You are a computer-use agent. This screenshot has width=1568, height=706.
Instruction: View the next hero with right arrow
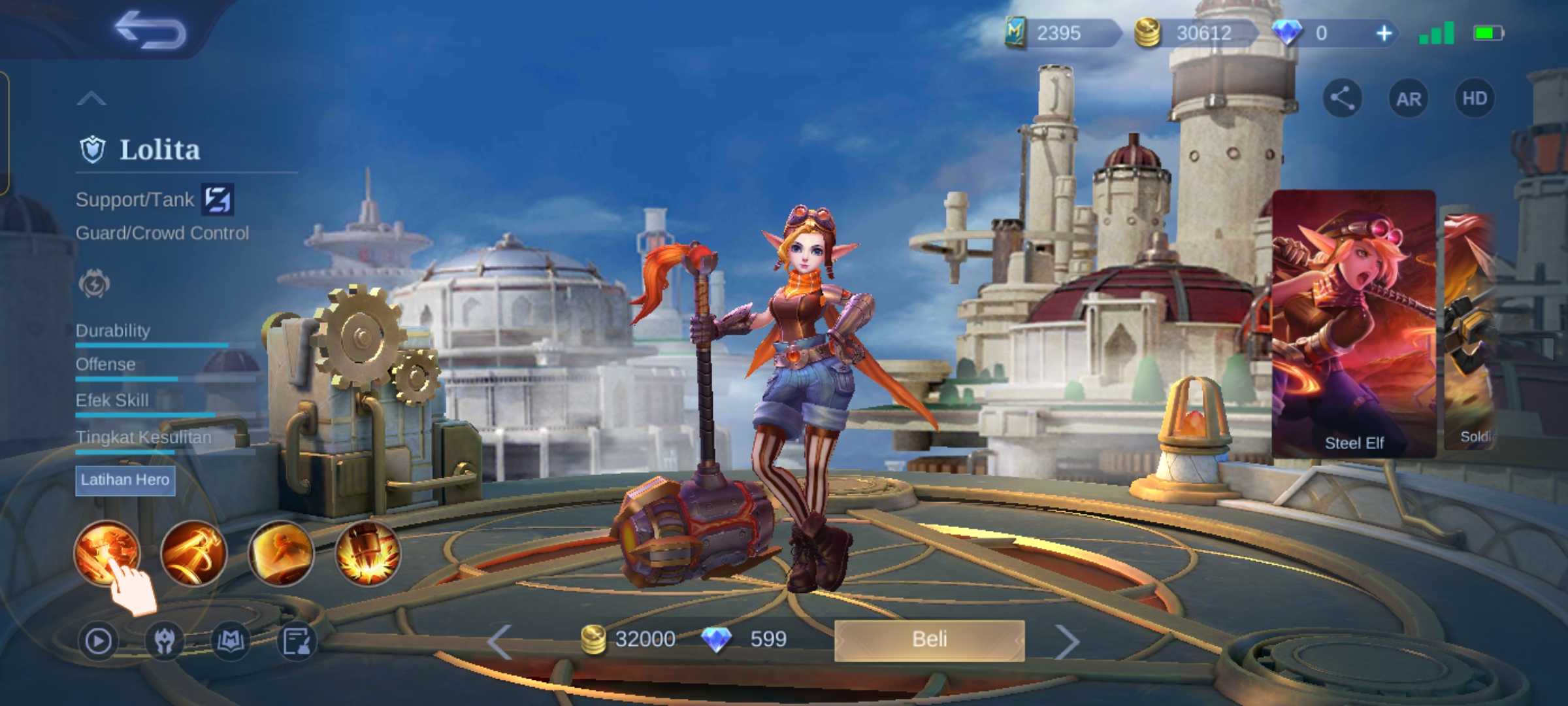click(1067, 641)
